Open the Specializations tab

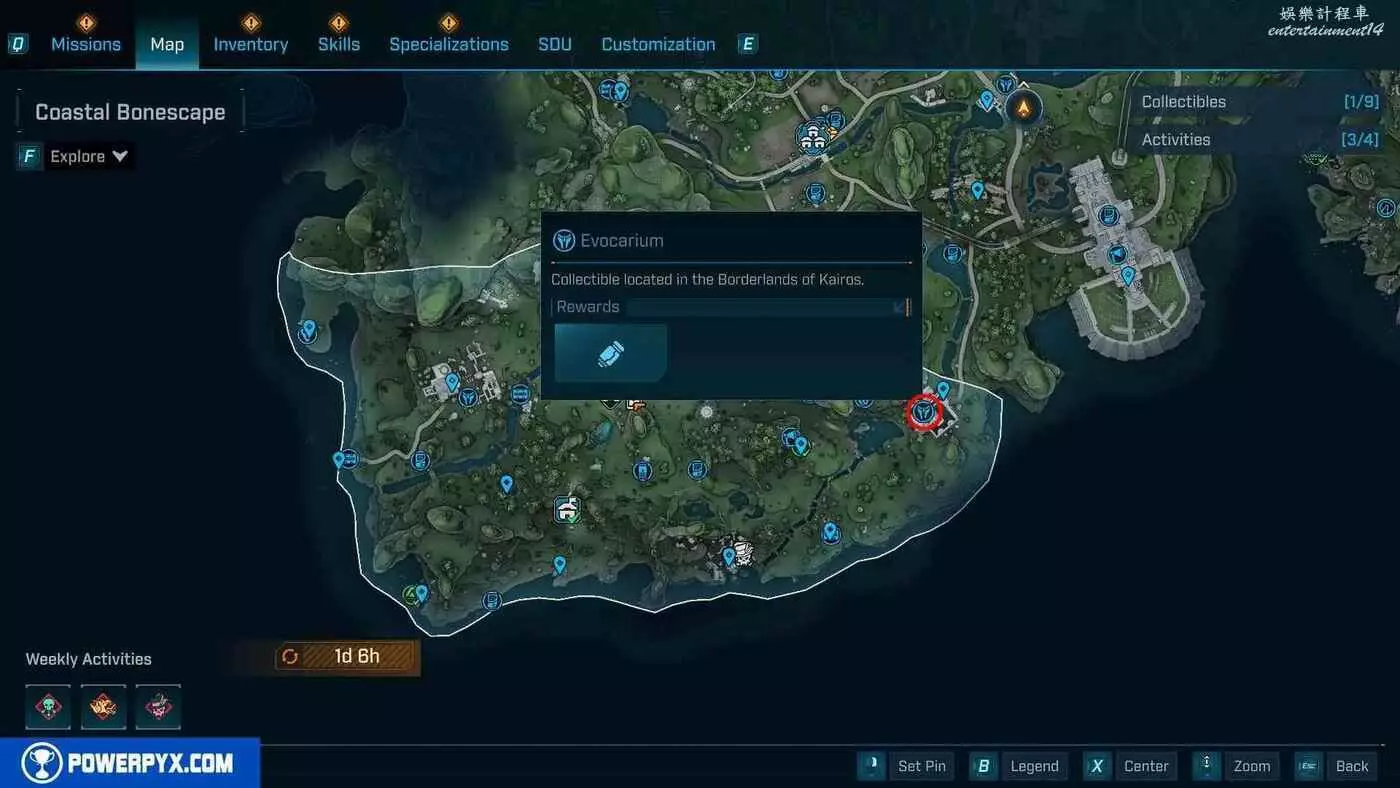[x=448, y=44]
